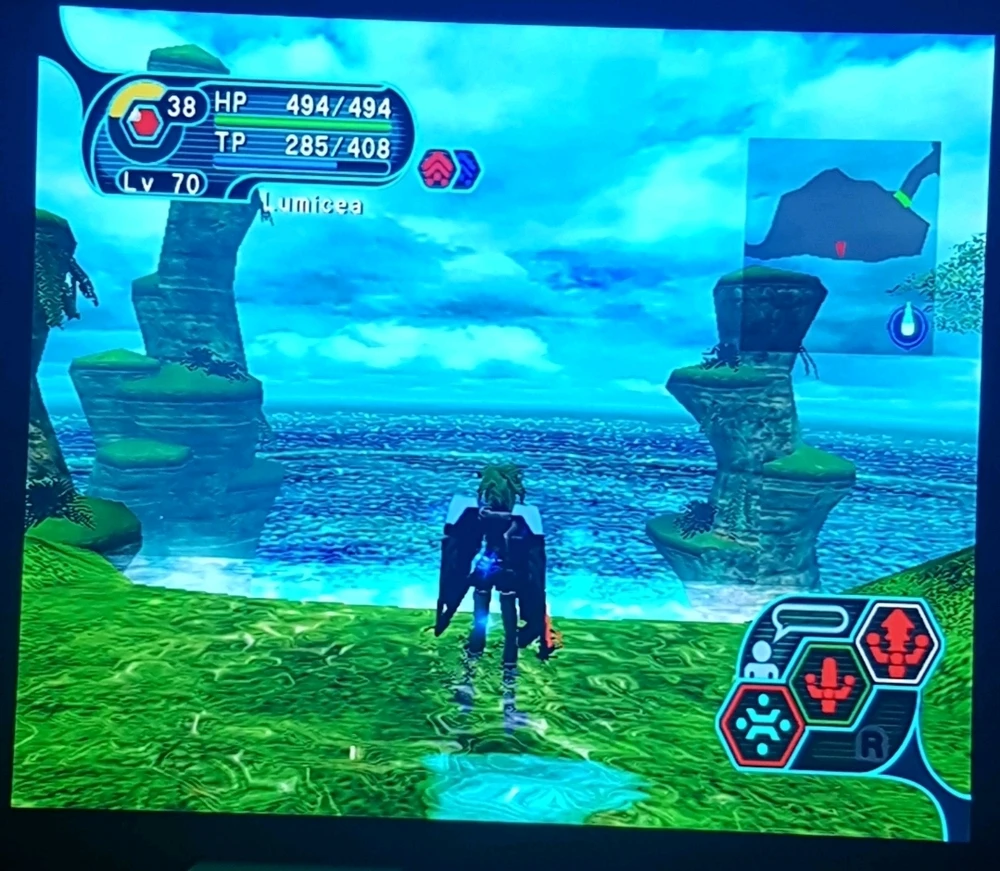
Task: Select the red Shifta buff icon
Action: click(436, 168)
